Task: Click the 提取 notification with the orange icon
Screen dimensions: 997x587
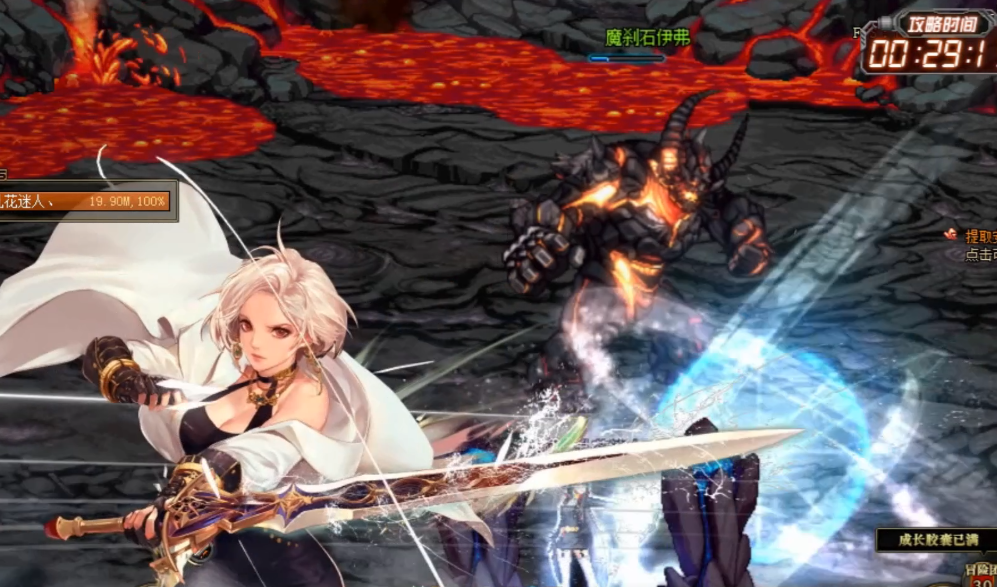Action: click(974, 237)
